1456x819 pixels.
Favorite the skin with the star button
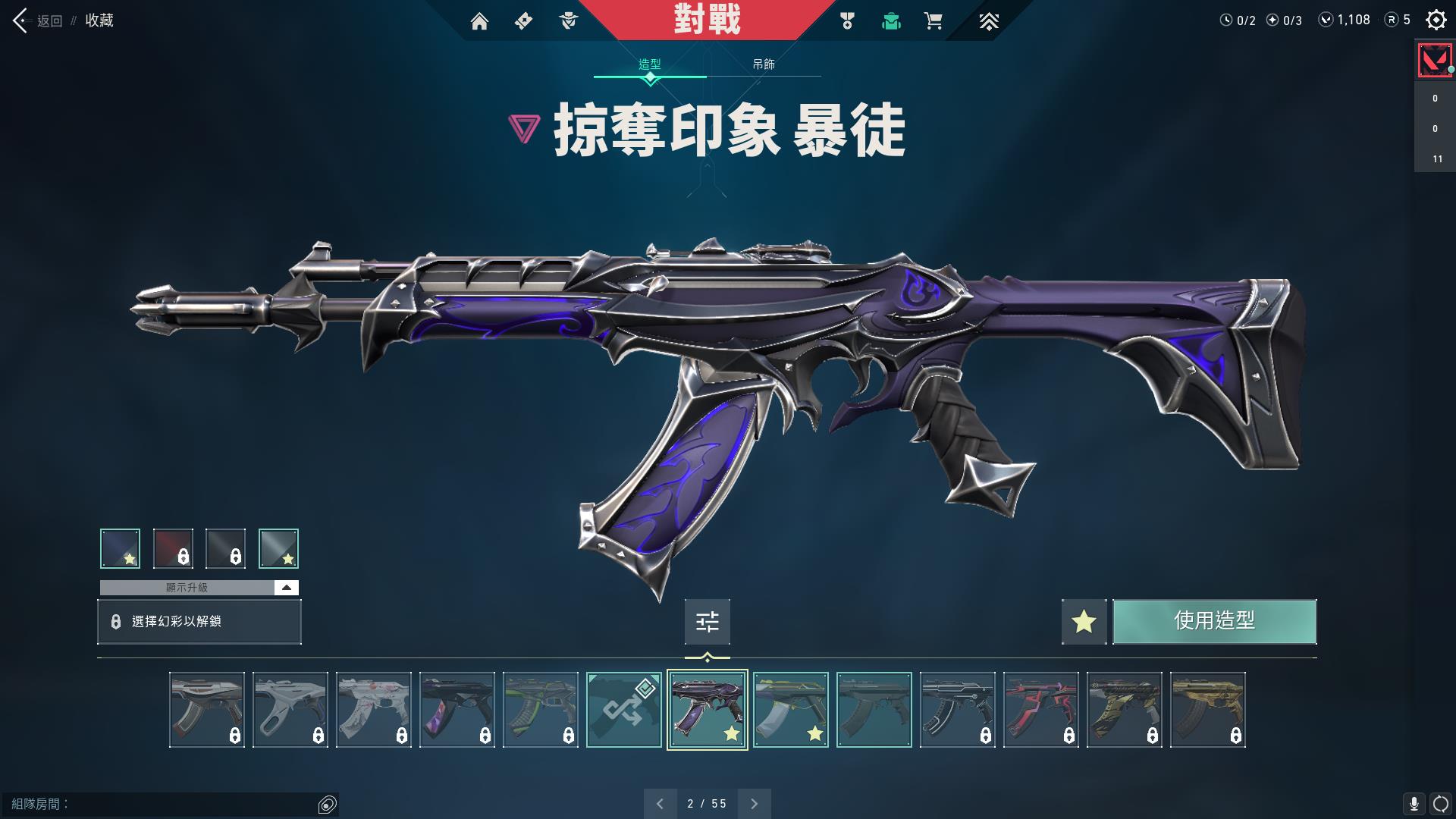1084,622
